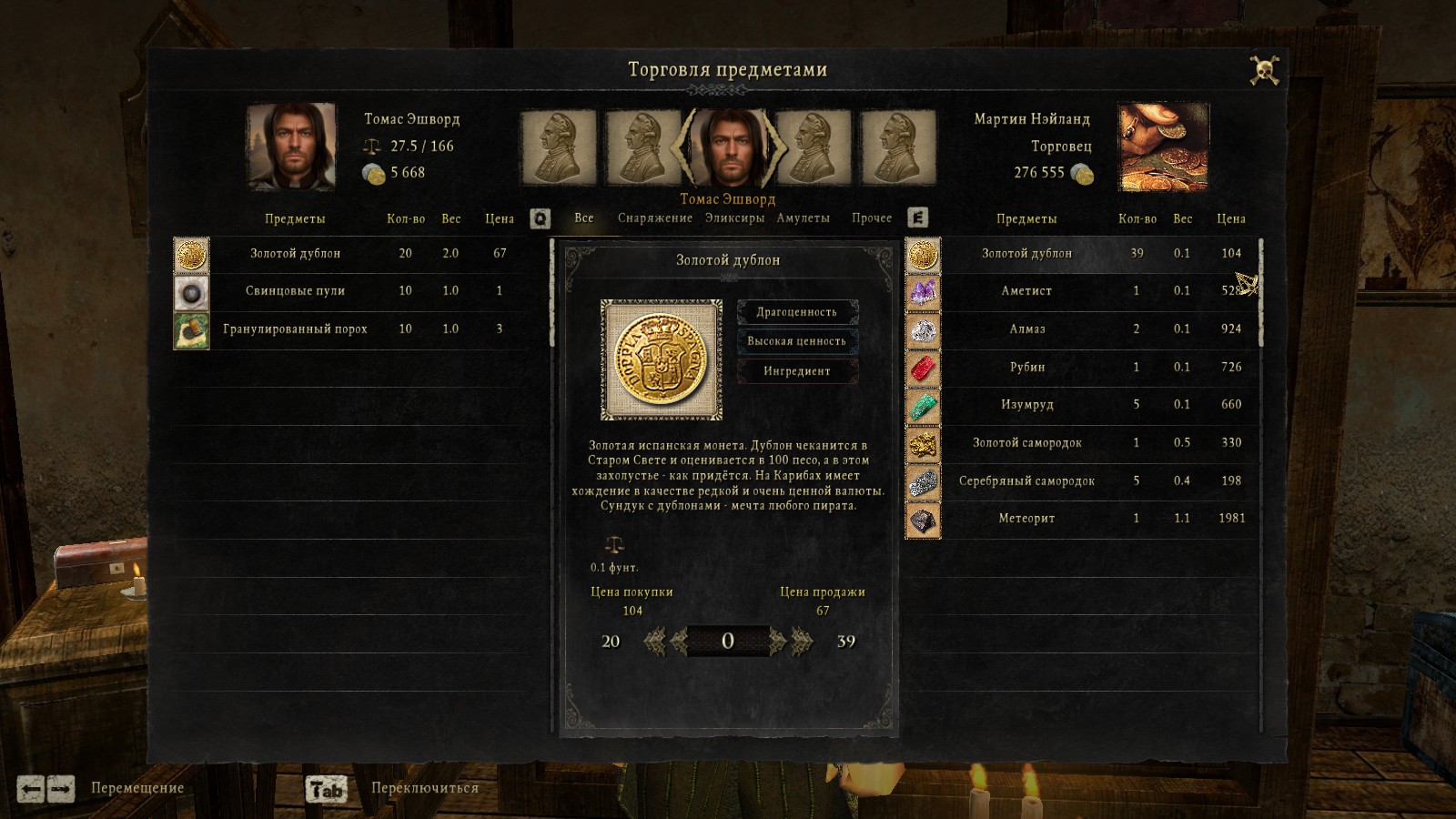Click the single left arrow beside the quantity counter

click(679, 642)
